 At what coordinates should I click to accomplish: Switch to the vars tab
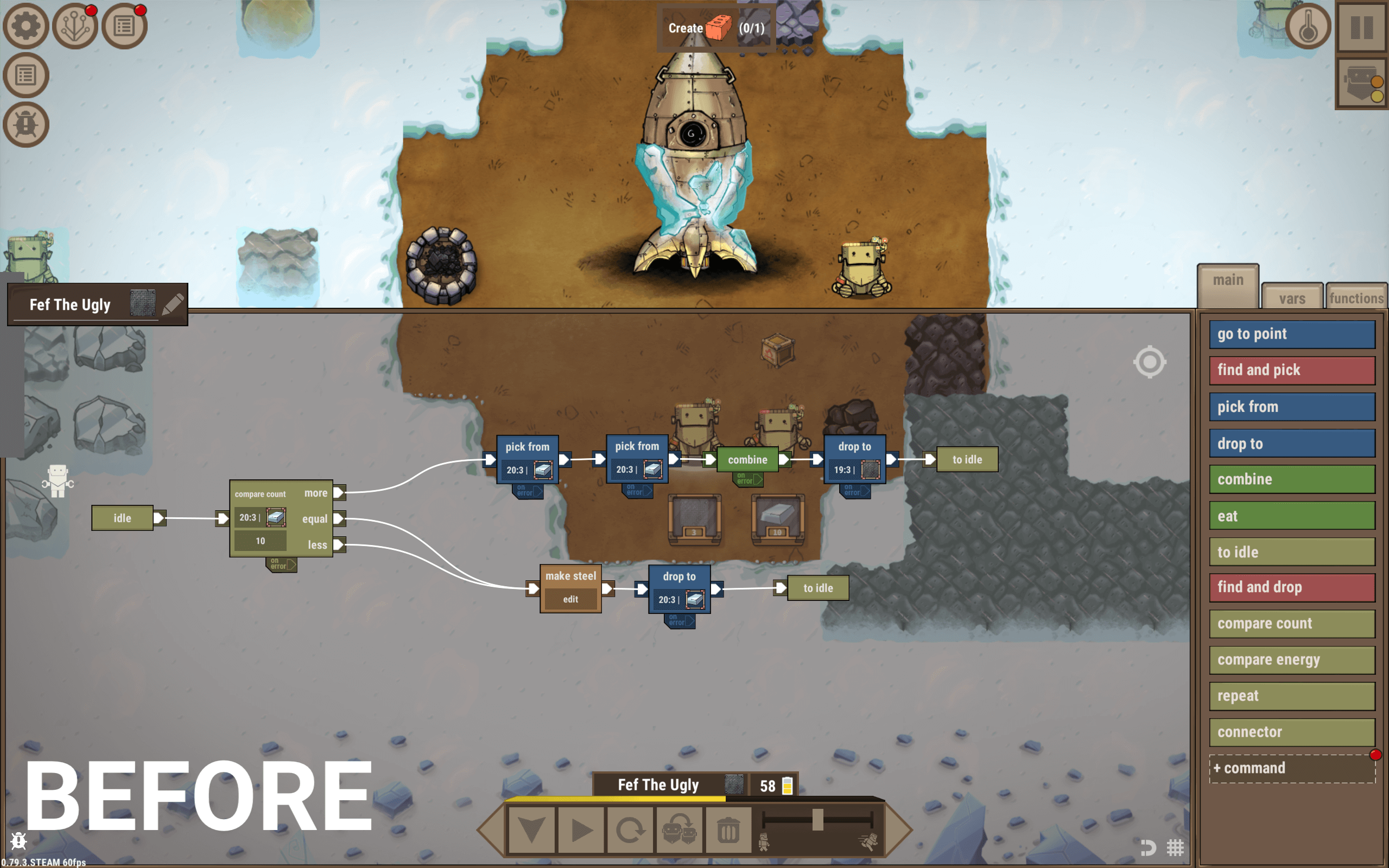click(x=1291, y=297)
